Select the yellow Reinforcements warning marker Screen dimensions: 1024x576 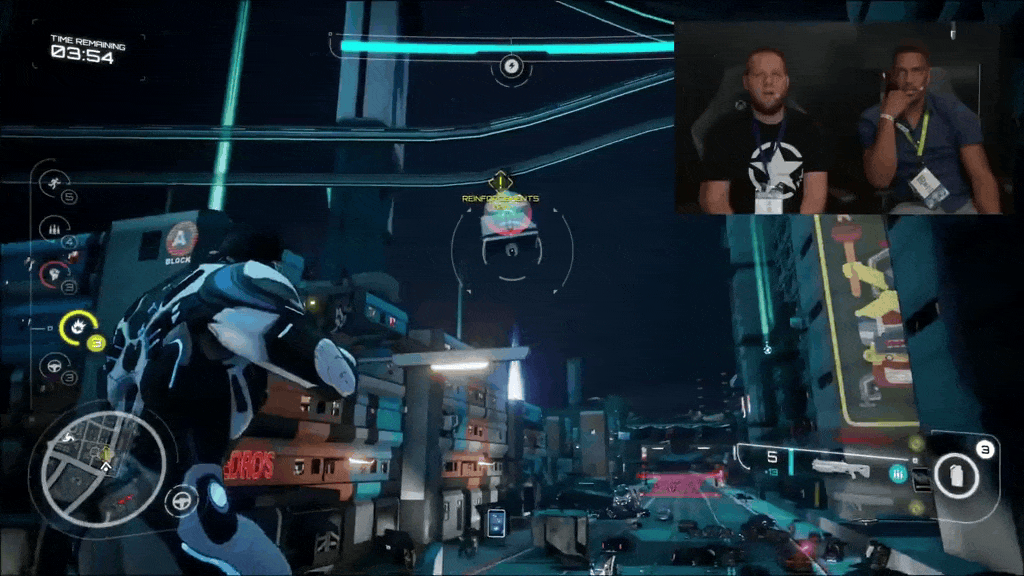(x=499, y=183)
